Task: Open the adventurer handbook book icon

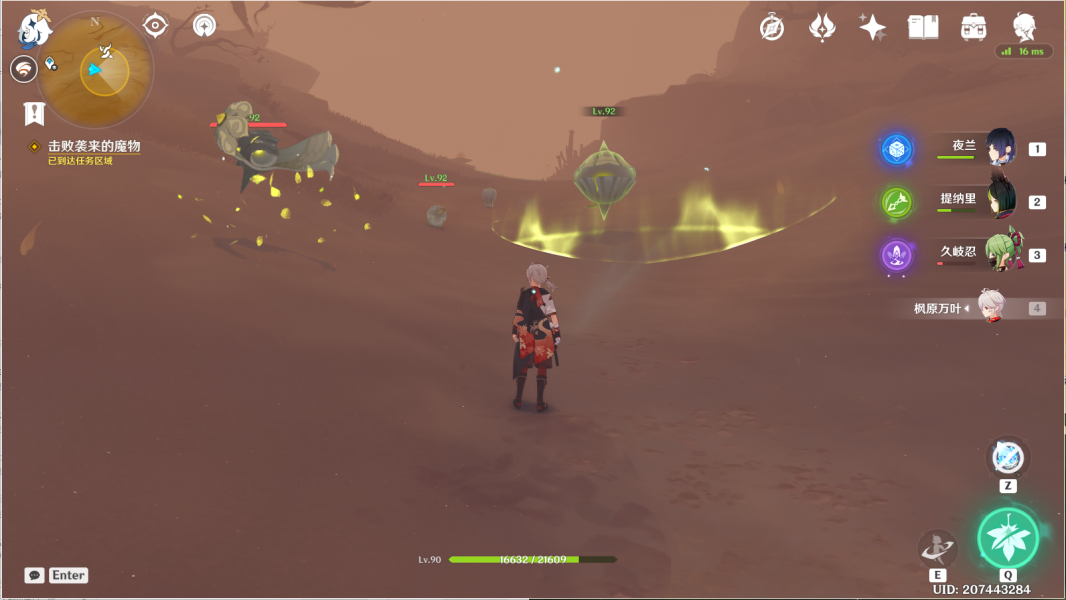Action: click(x=923, y=27)
